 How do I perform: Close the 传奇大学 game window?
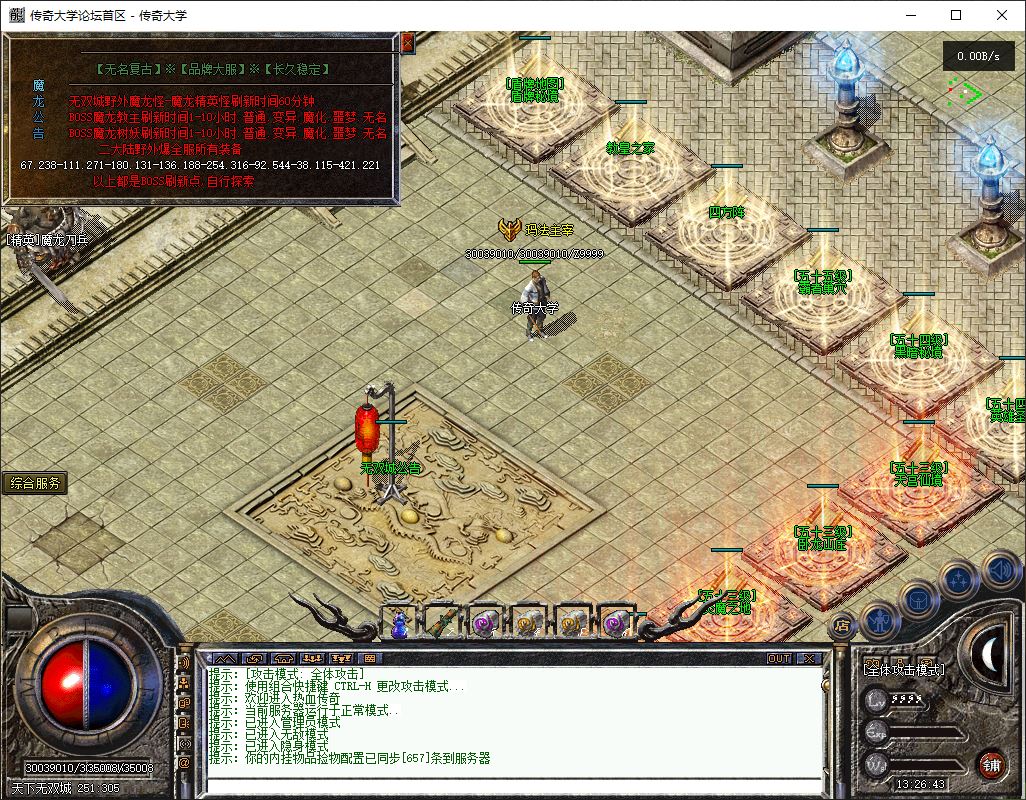coord(1002,15)
